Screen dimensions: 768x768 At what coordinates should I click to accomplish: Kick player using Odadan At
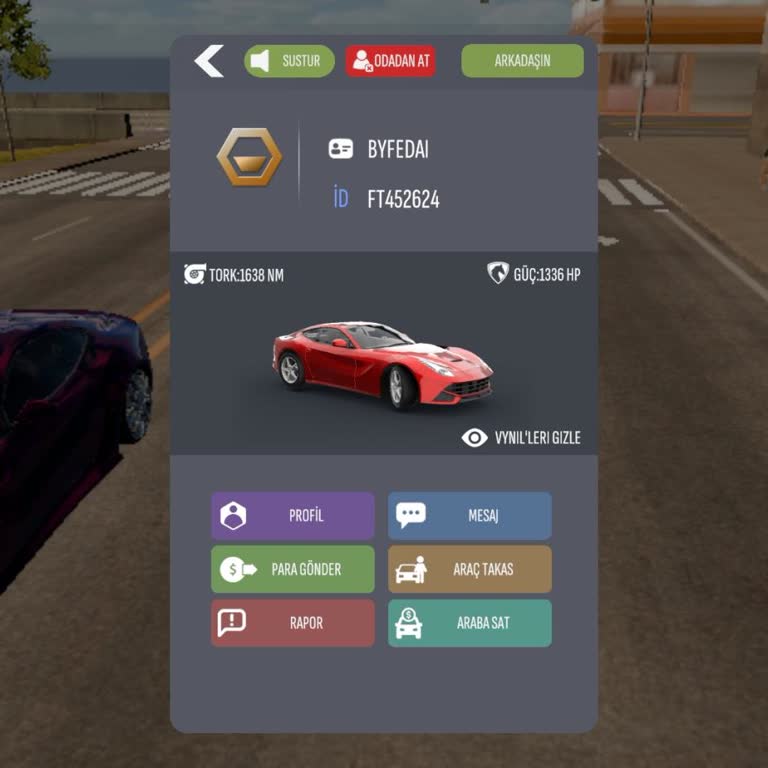pyautogui.click(x=391, y=61)
